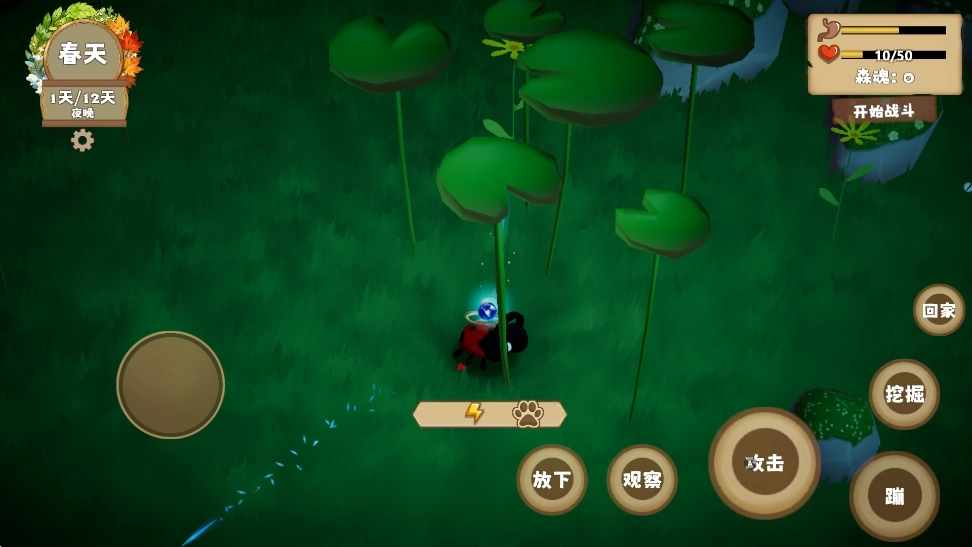Open settings with the gear icon
This screenshot has height=547, width=972.
click(82, 140)
